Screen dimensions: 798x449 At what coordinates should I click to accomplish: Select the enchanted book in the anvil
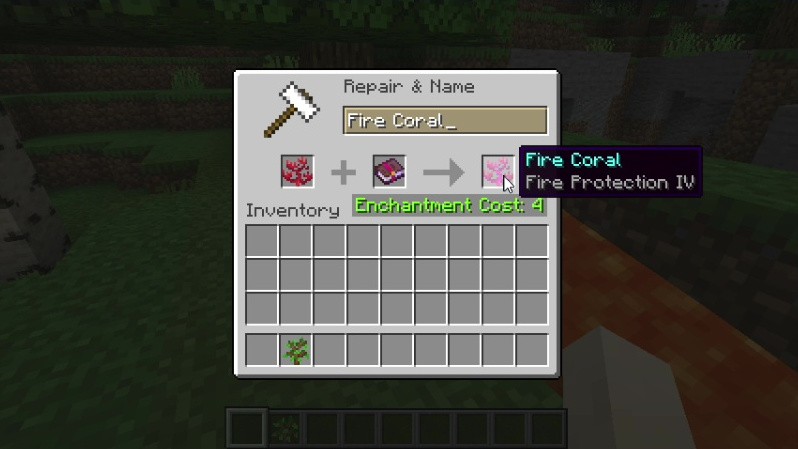tap(389, 171)
